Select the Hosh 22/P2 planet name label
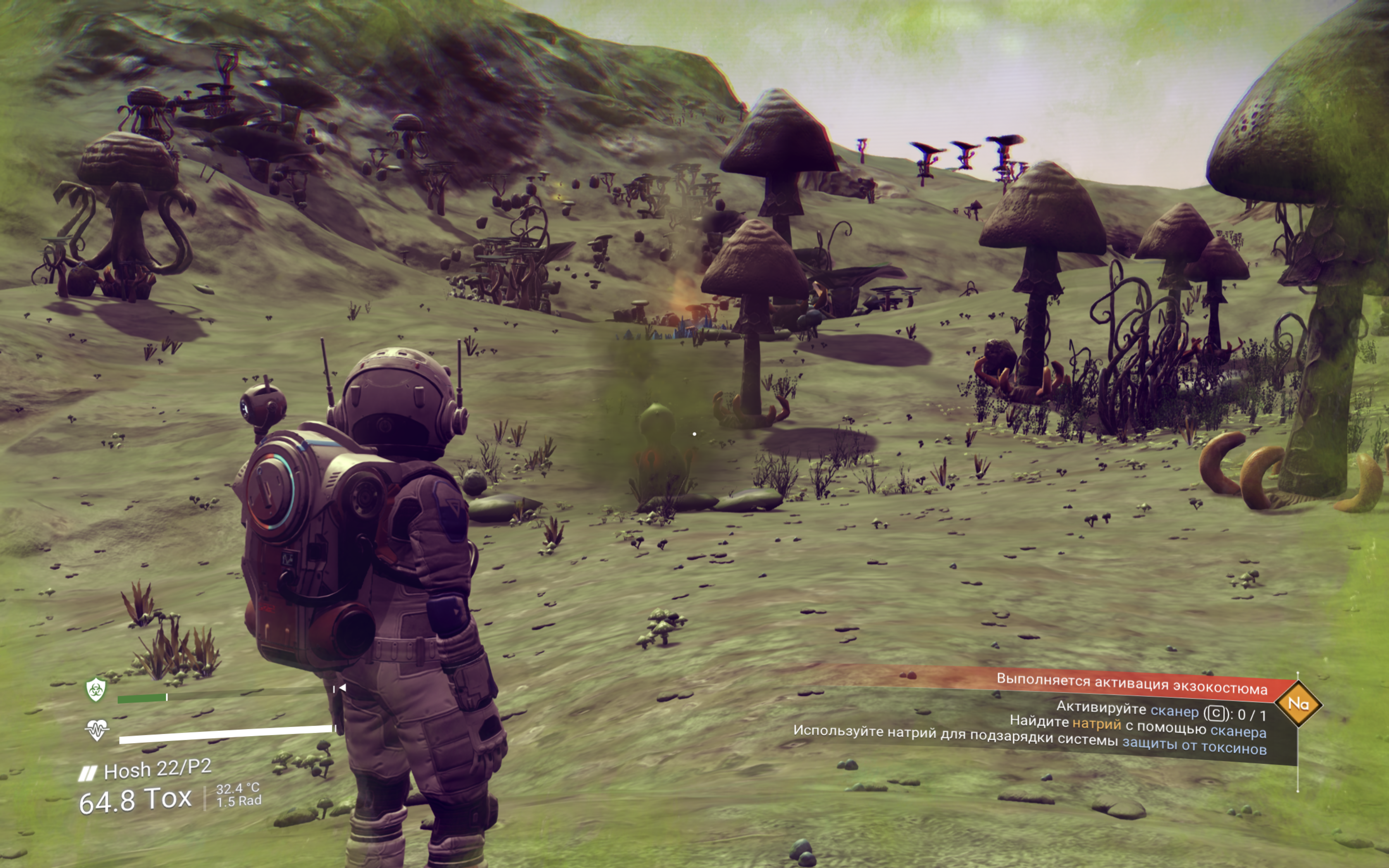 pyautogui.click(x=156, y=769)
